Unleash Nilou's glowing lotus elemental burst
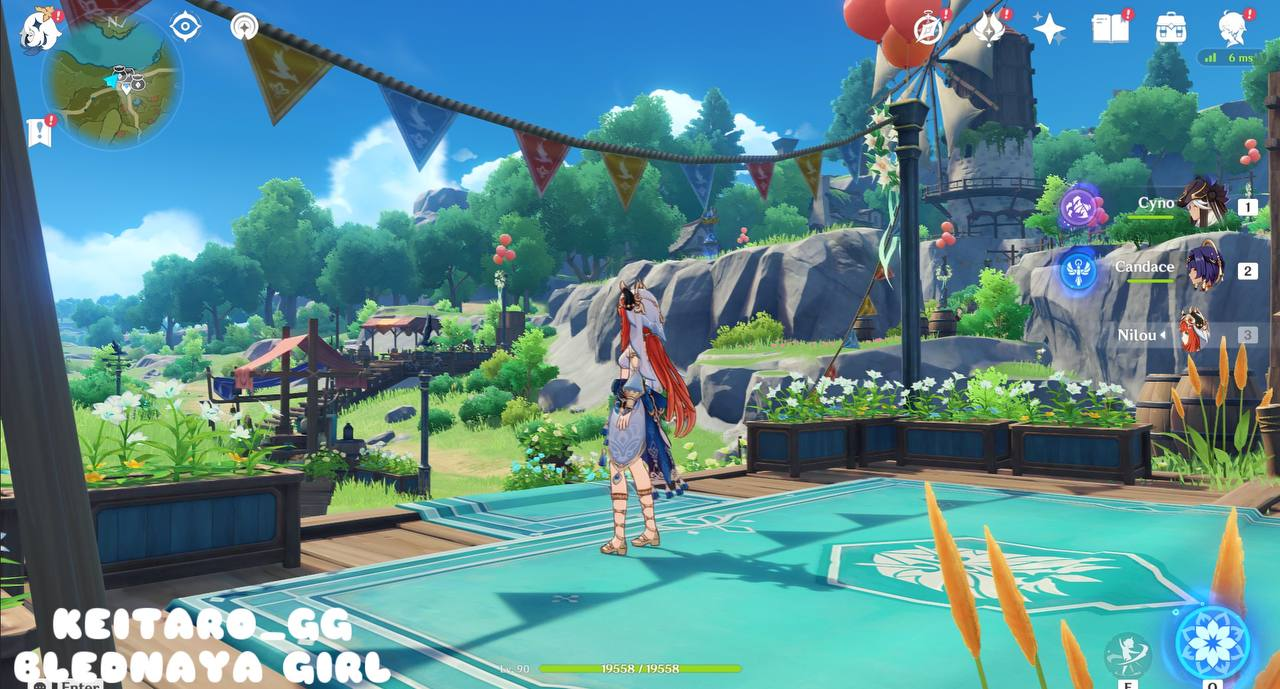Image resolution: width=1280 pixels, height=689 pixels. [1212, 642]
